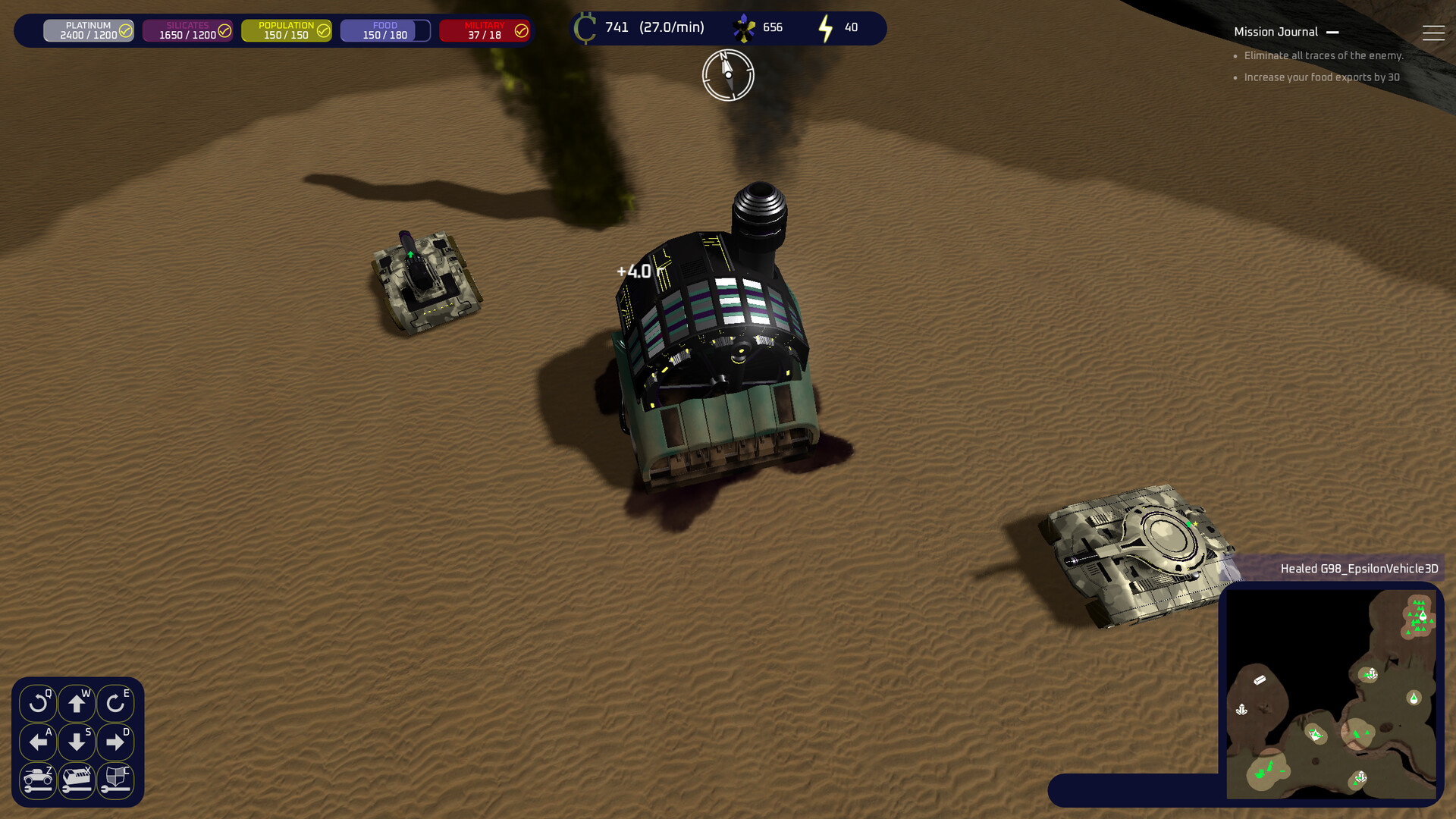Read objective 'Eliminate all traces of the enemy'
Screen dimensions: 1456x819
click(1323, 55)
